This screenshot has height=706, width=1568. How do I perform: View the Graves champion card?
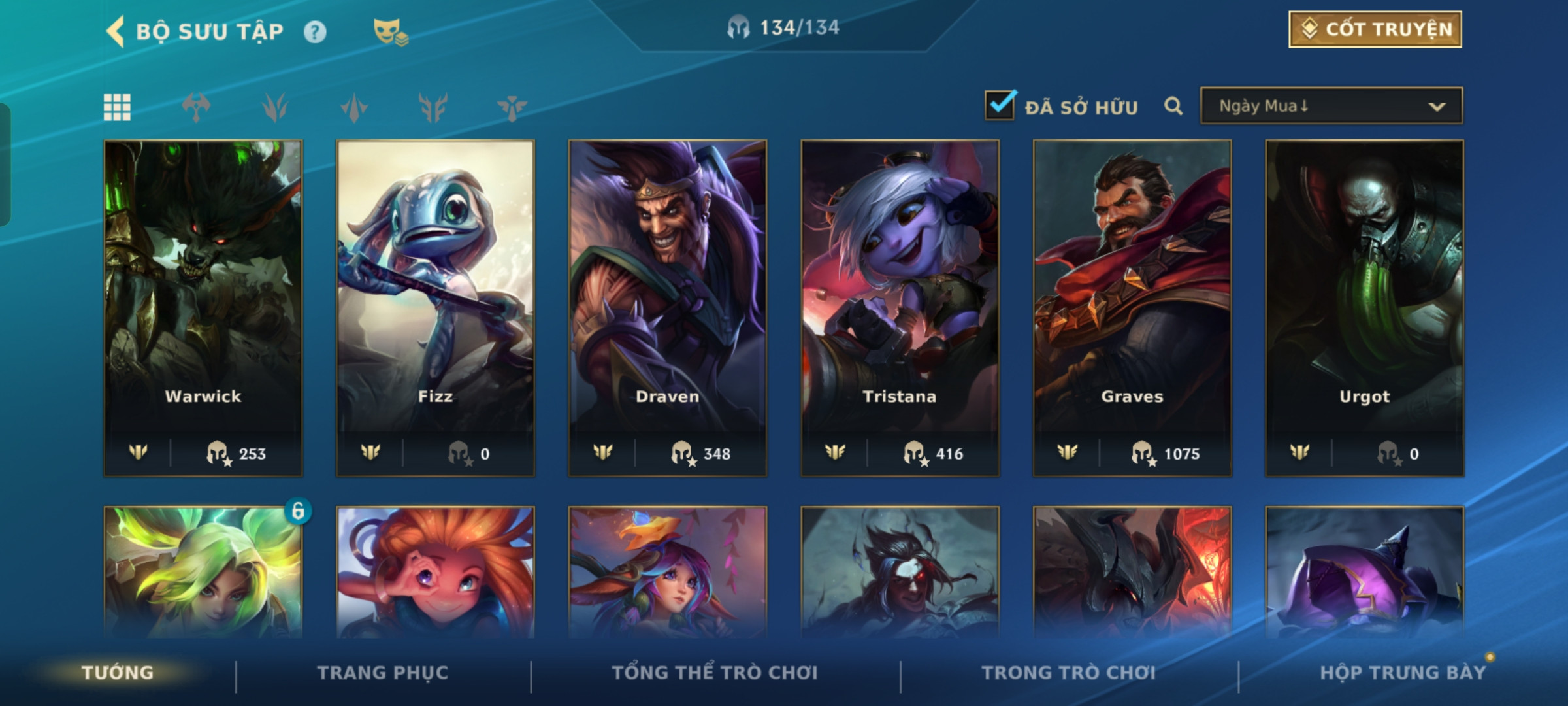point(1132,307)
